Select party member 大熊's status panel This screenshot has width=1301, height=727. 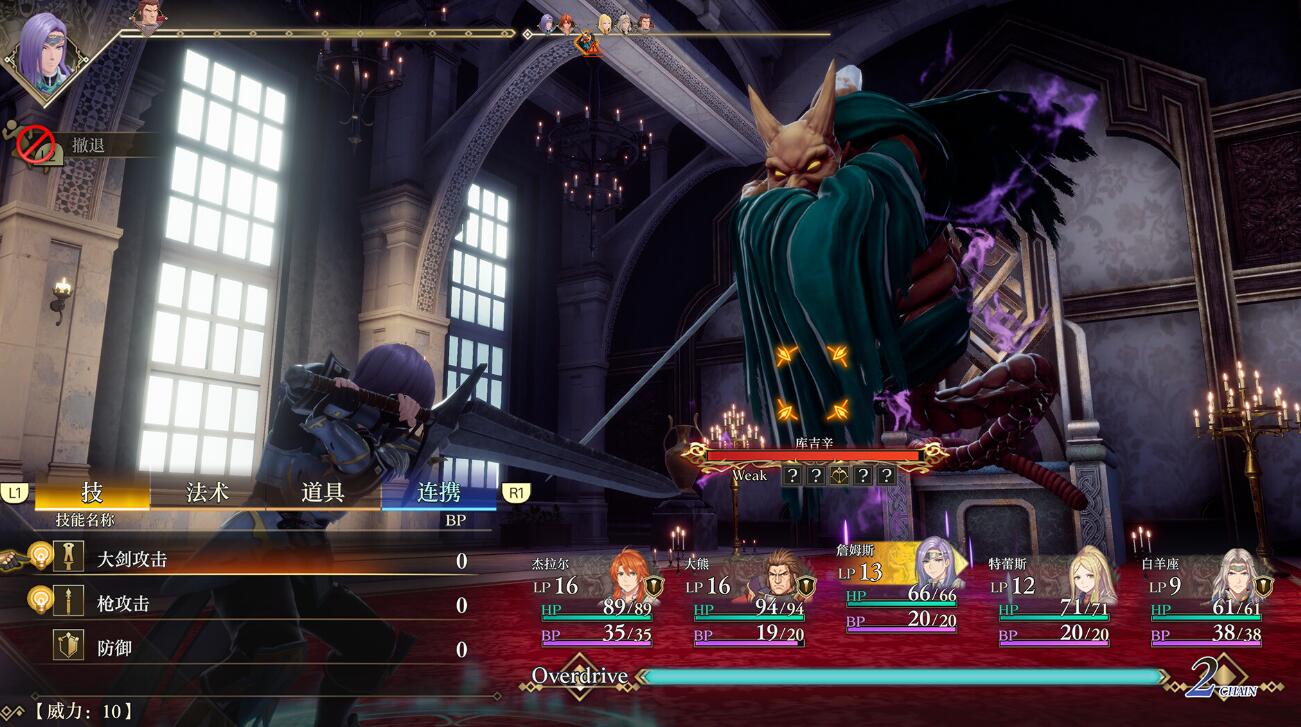pos(750,600)
